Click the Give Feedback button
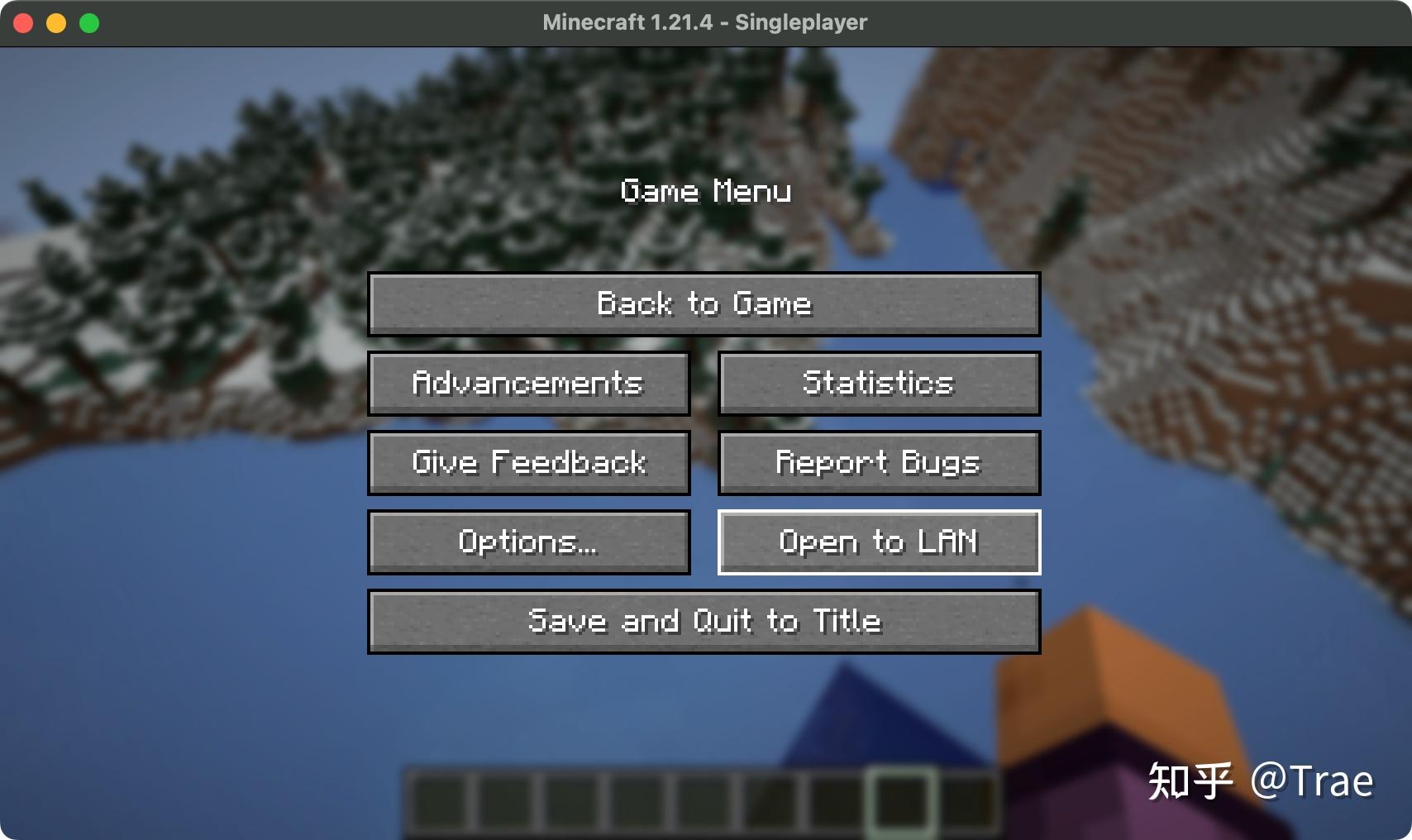1412x840 pixels. [529, 462]
